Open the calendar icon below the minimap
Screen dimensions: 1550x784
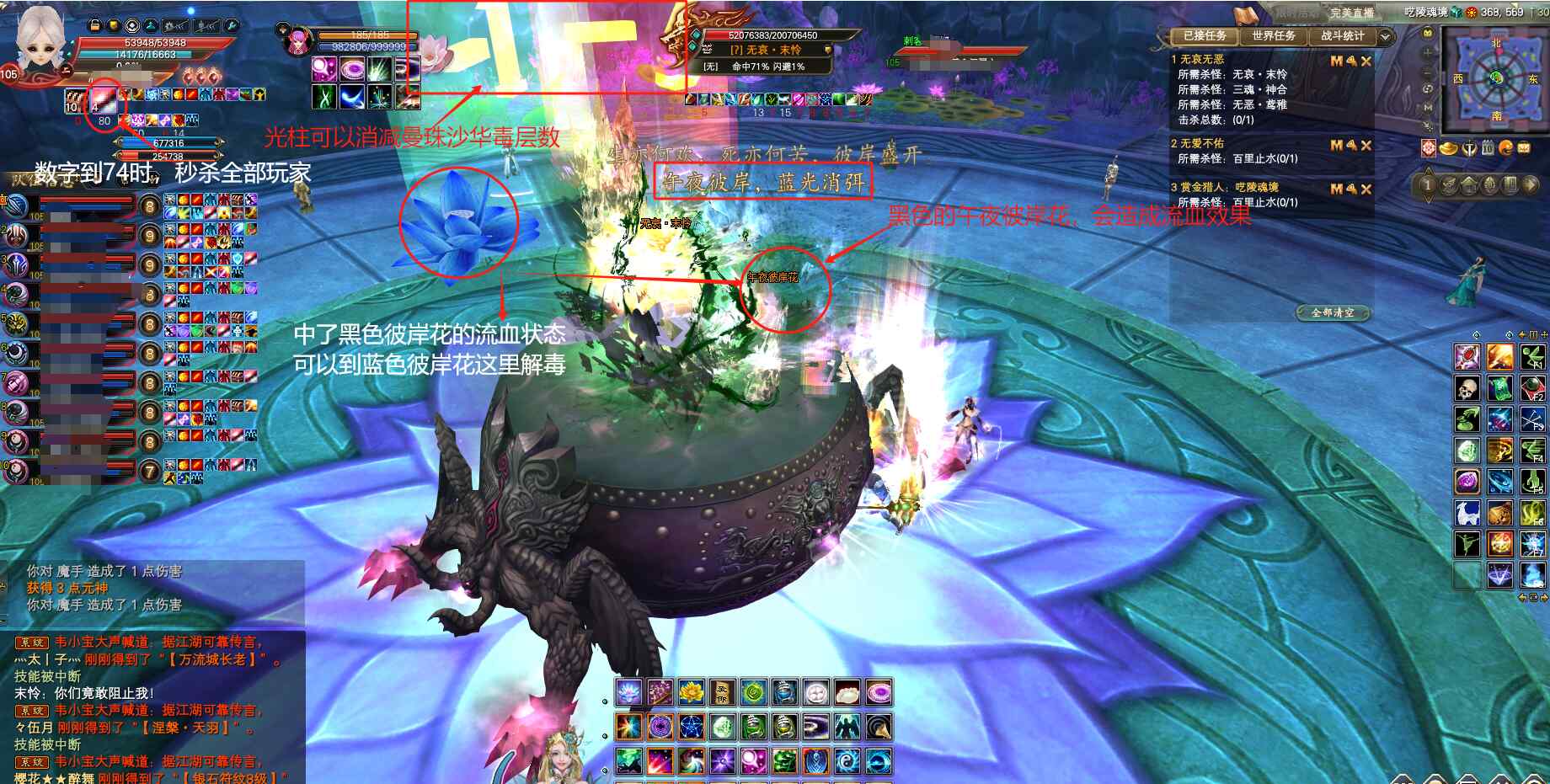click(1488, 149)
